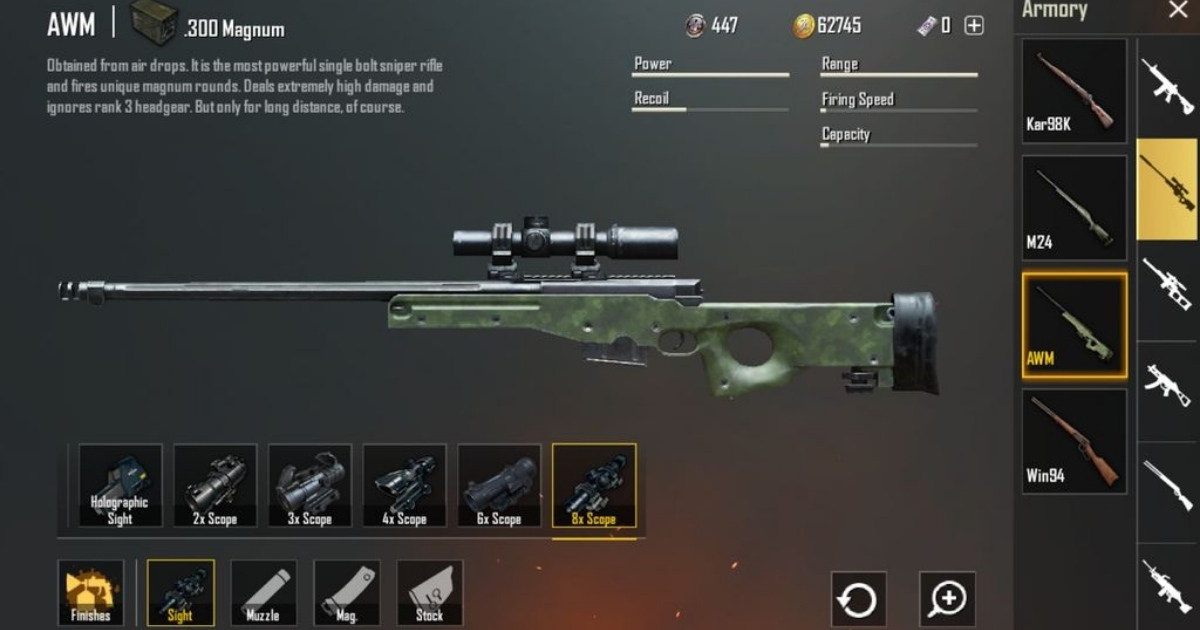Choose the M24 sniper rifle
Screen dimensions: 1200x630
tap(1074, 208)
